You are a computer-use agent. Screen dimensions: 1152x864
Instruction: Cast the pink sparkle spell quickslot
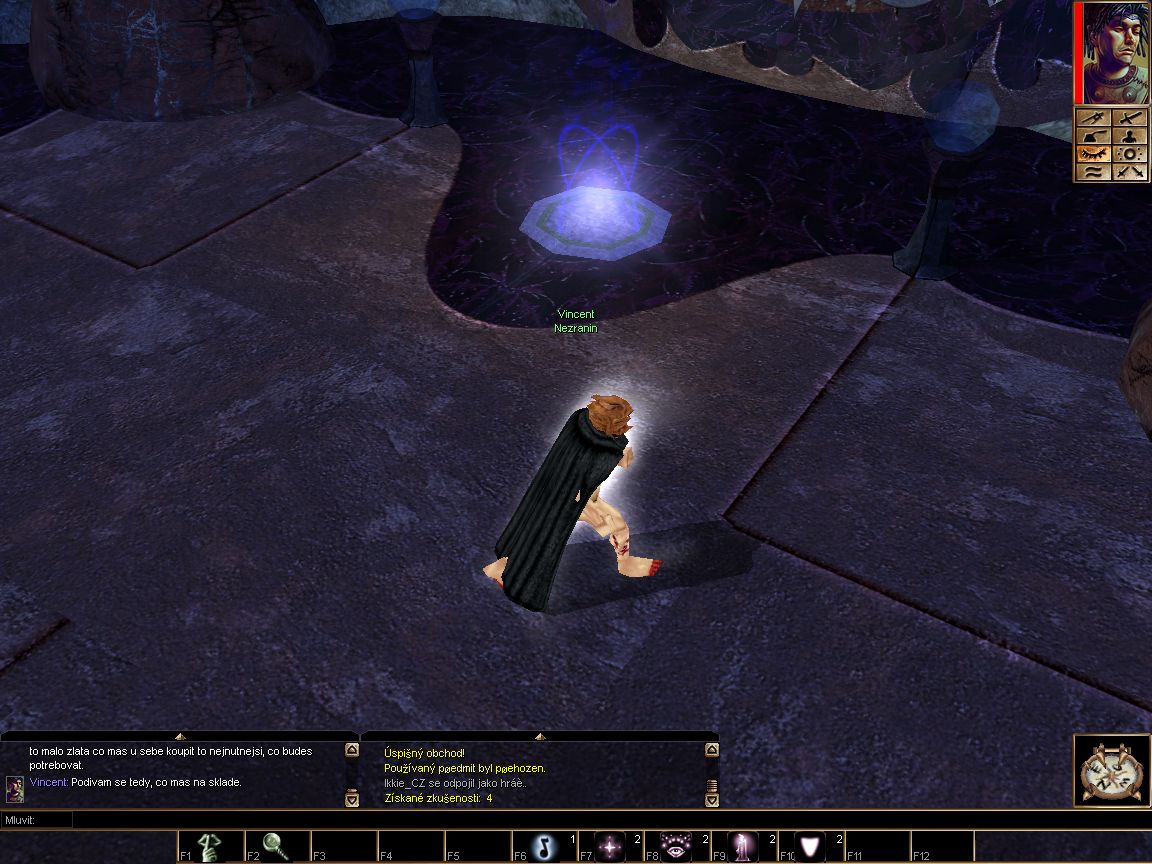click(x=610, y=847)
